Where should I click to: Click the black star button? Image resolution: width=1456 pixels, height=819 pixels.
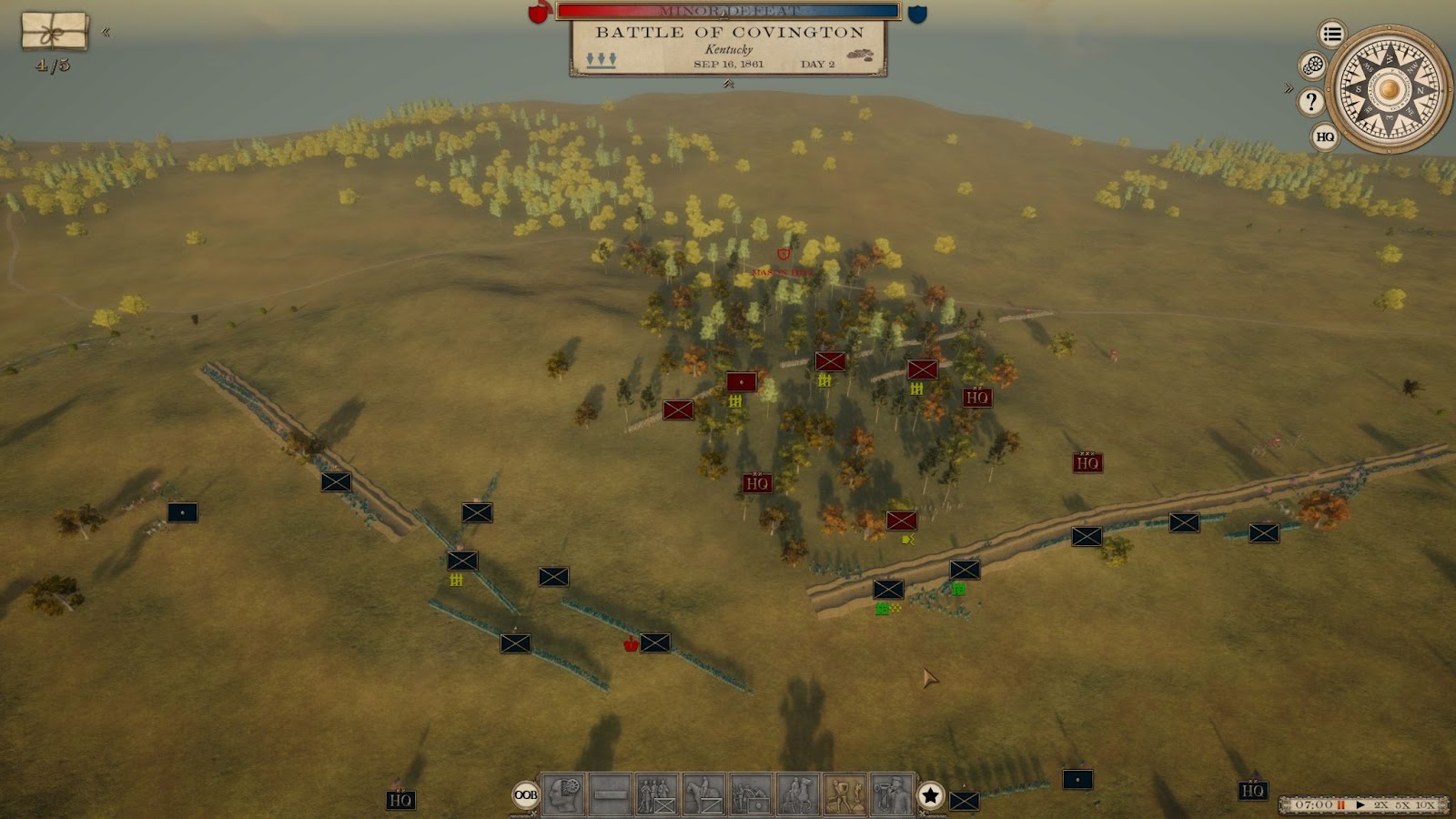point(930,795)
